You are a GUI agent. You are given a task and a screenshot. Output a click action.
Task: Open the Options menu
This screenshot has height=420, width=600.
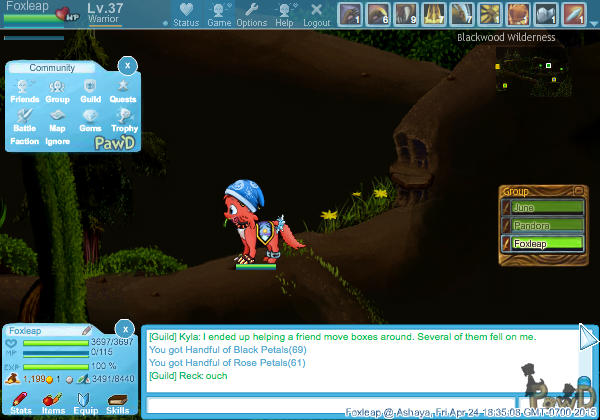pos(251,14)
